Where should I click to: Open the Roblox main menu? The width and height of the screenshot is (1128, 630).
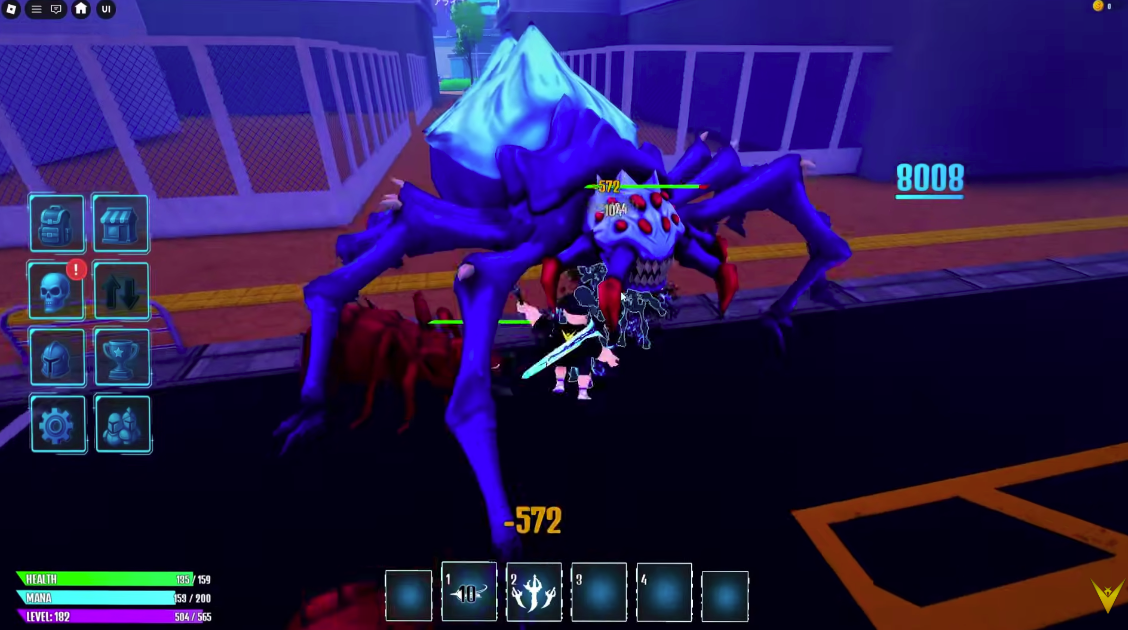click(13, 9)
